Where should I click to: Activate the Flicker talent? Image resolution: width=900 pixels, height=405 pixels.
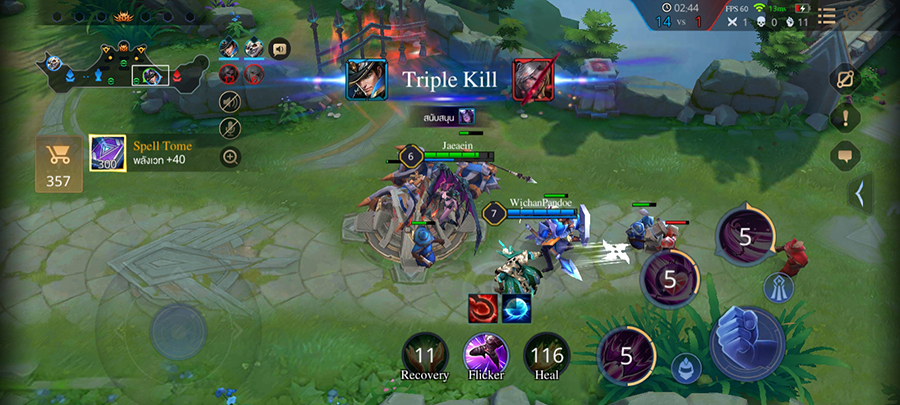click(486, 355)
